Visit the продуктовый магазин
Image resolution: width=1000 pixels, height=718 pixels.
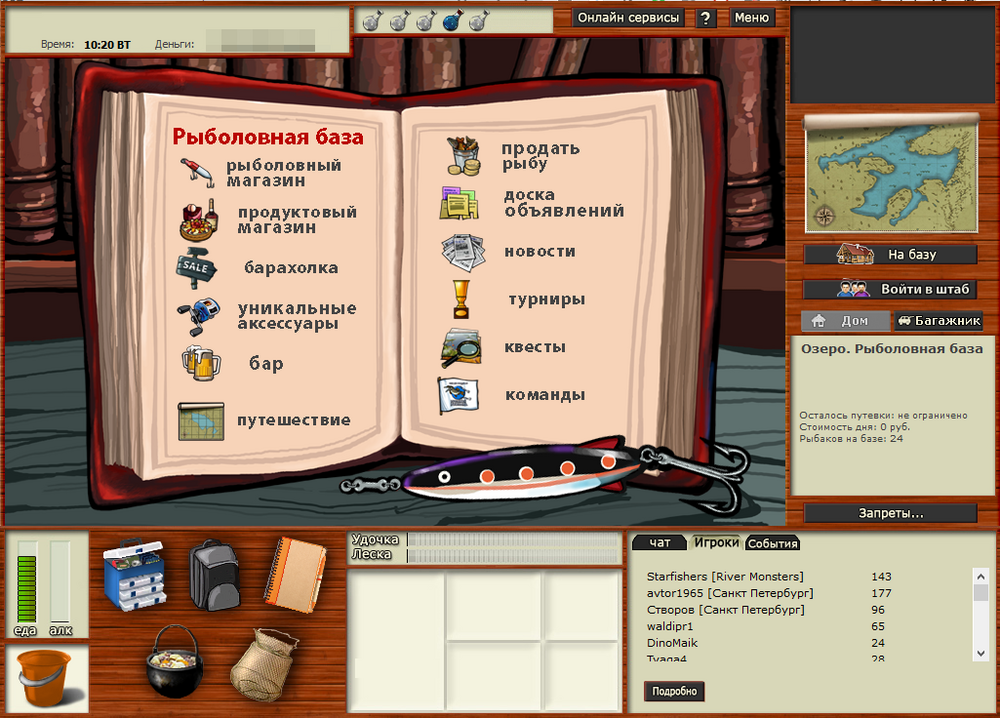296,220
